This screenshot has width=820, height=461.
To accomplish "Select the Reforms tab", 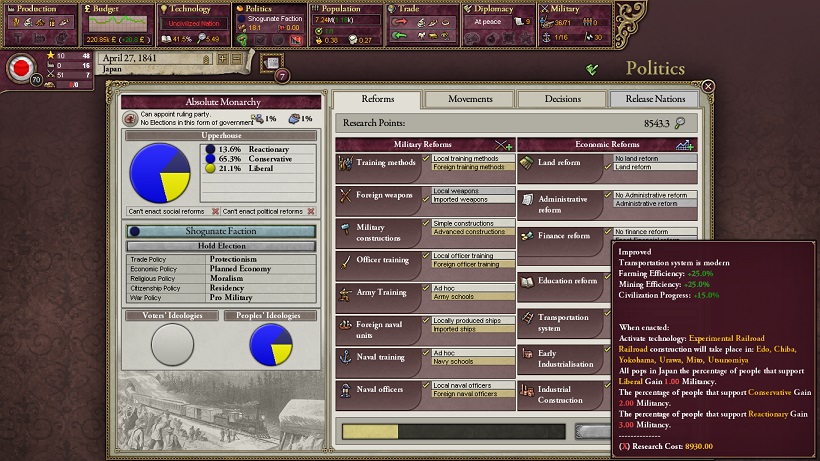I will [x=377, y=99].
